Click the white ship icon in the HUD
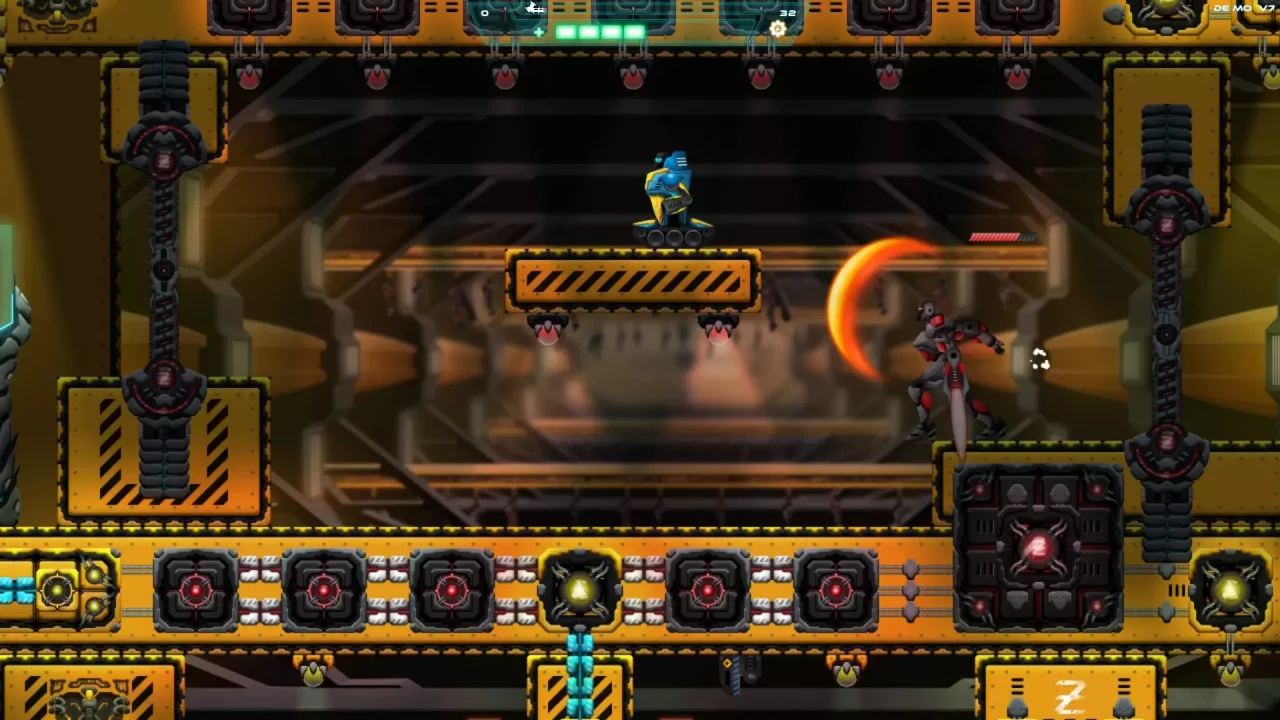This screenshot has width=1280, height=720. point(534,8)
